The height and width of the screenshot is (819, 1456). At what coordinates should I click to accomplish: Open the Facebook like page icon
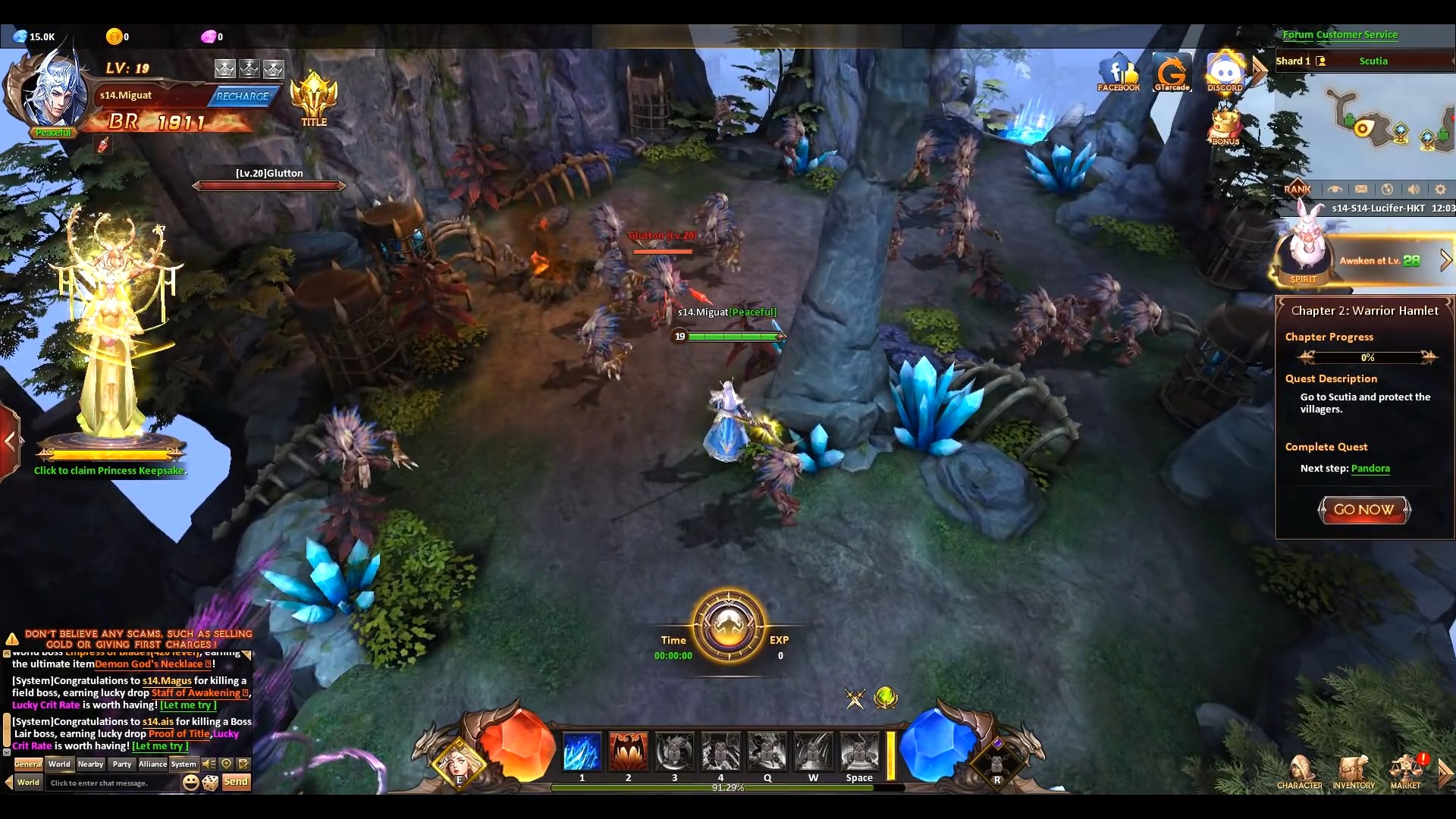1118,72
